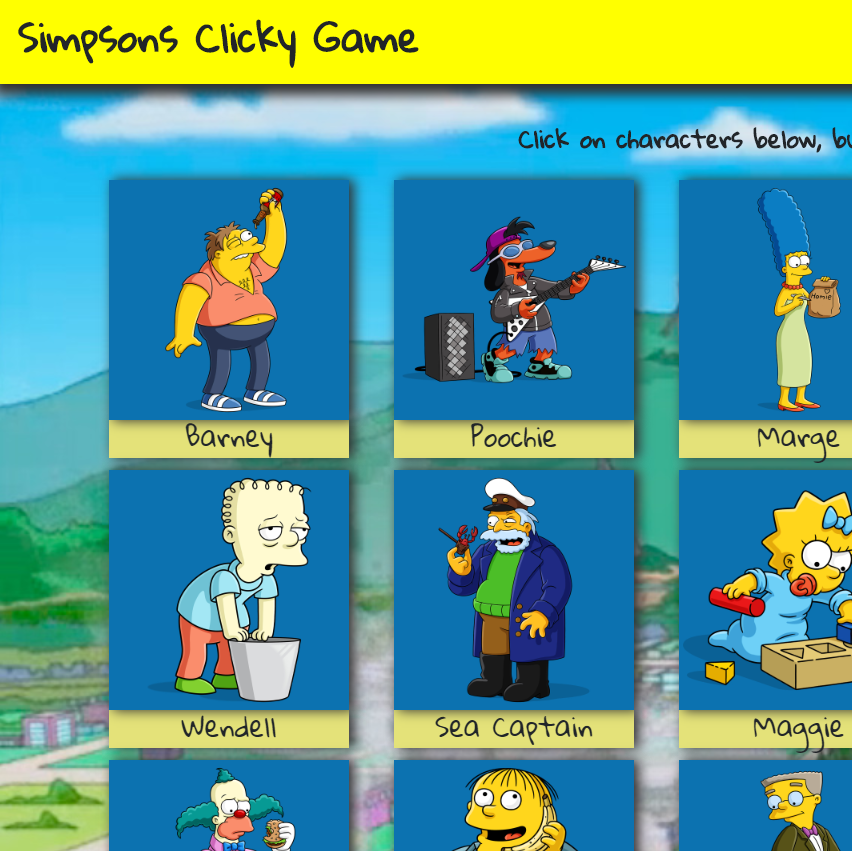Choose the Maggie character card
The image size is (852, 851).
pos(766,590)
